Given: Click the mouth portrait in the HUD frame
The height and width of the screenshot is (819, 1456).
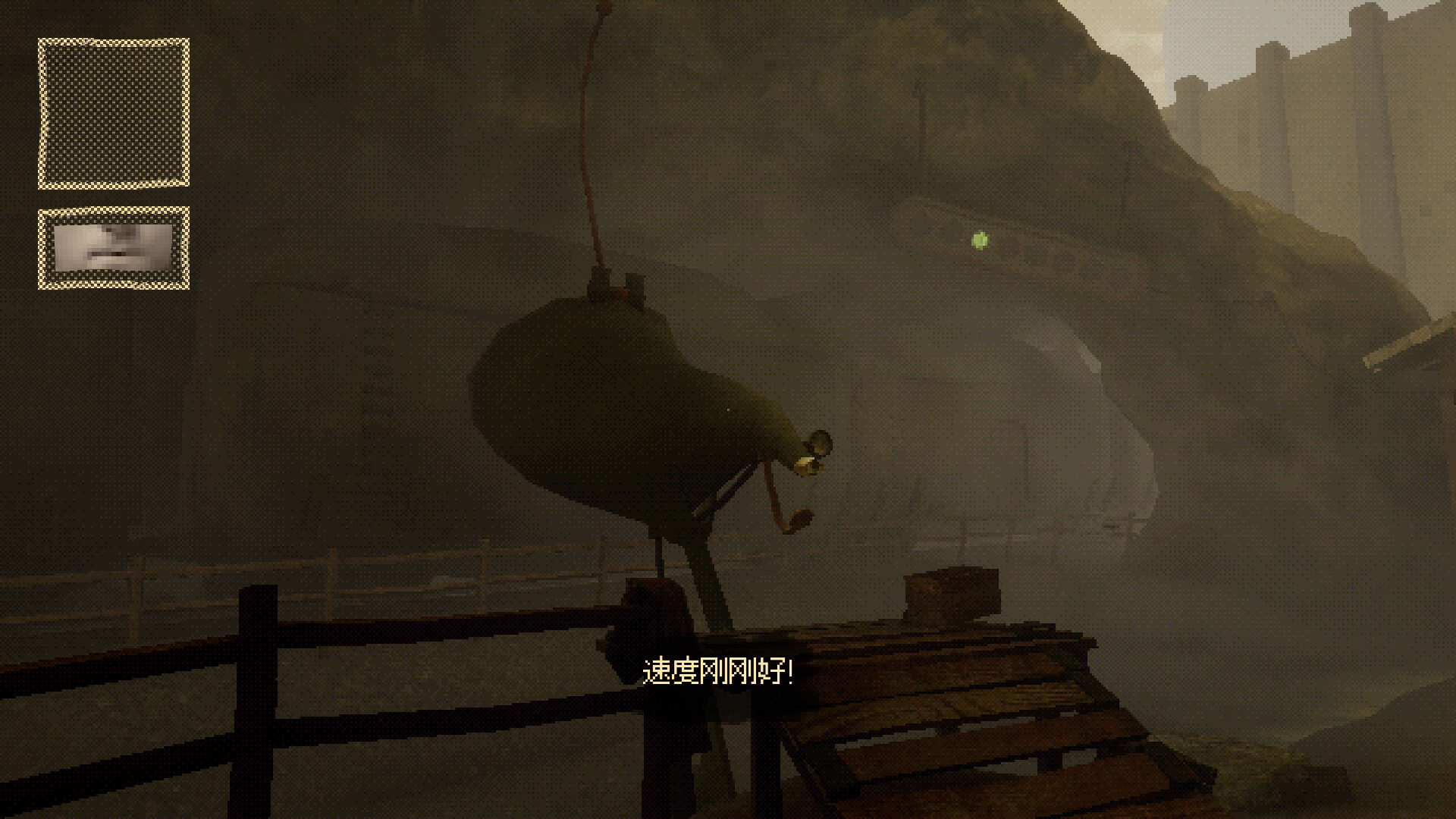Looking at the screenshot, I should 112,246.
